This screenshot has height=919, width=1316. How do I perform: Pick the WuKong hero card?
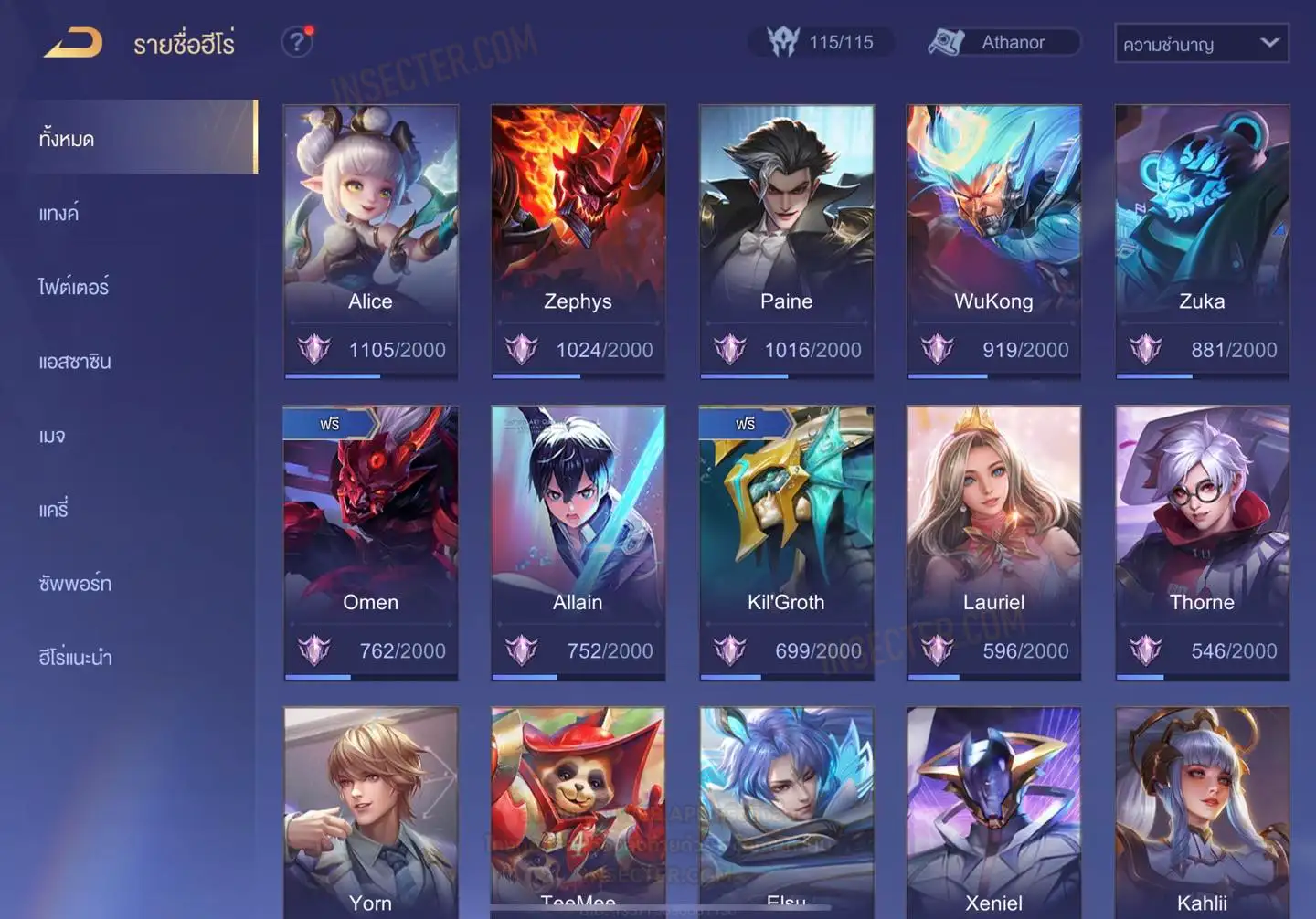(993, 239)
